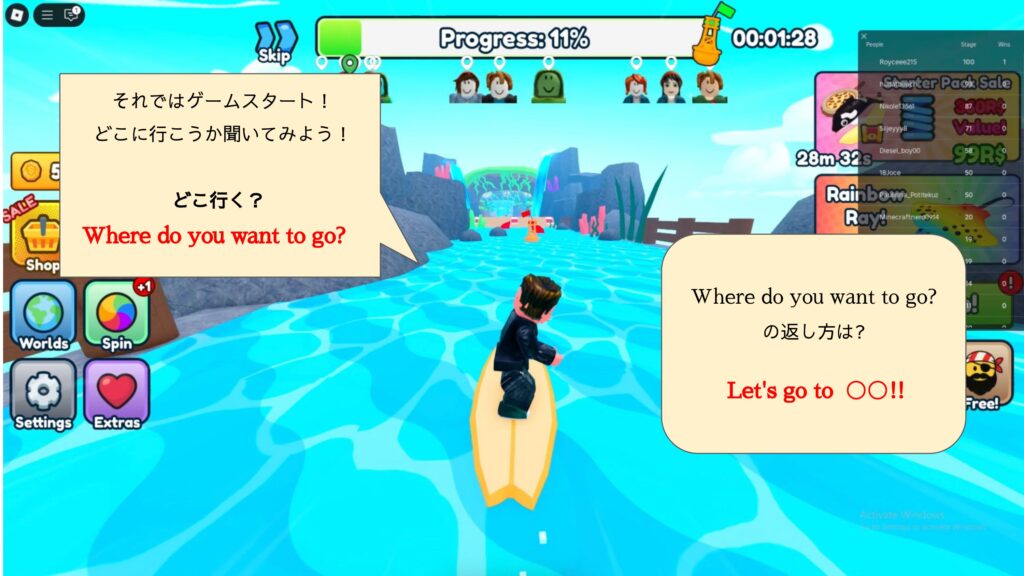Close the leaderboard with the X
The width and height of the screenshot is (1024, 576).
coord(864,36)
